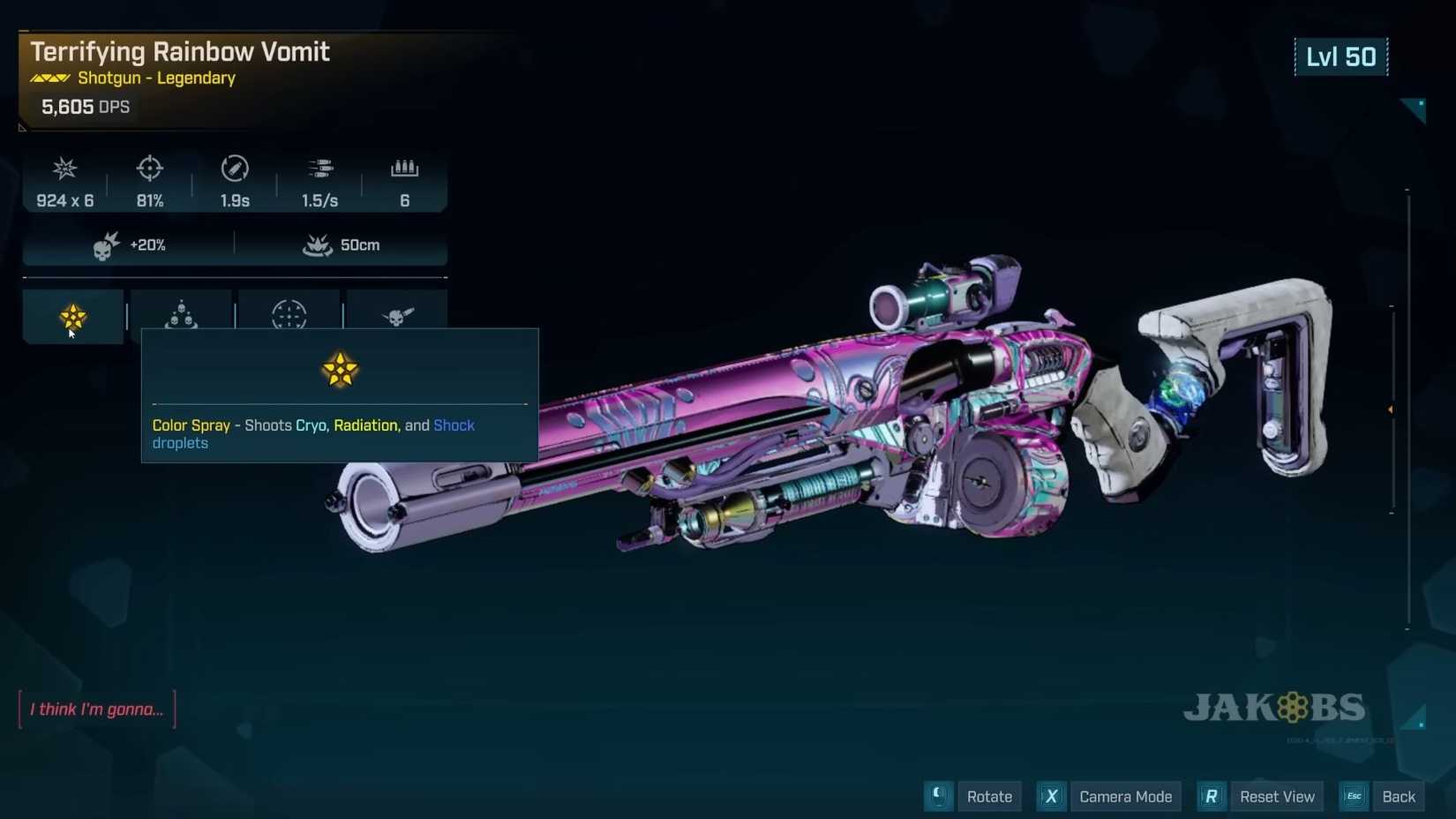Open the skull weapon part icon
This screenshot has width=1456, height=819.
coord(397,317)
